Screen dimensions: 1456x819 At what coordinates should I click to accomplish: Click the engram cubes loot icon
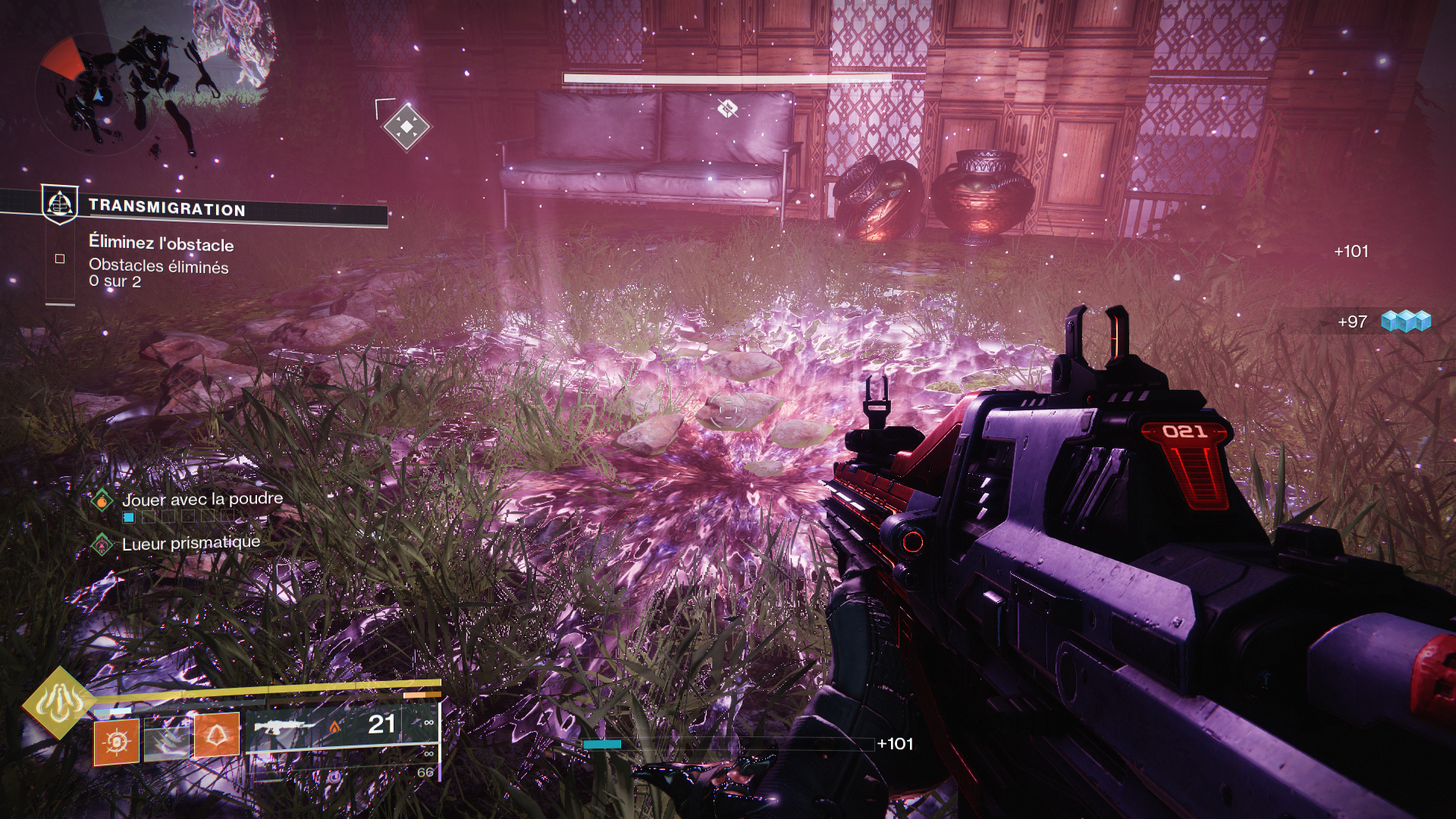pyautogui.click(x=1405, y=322)
